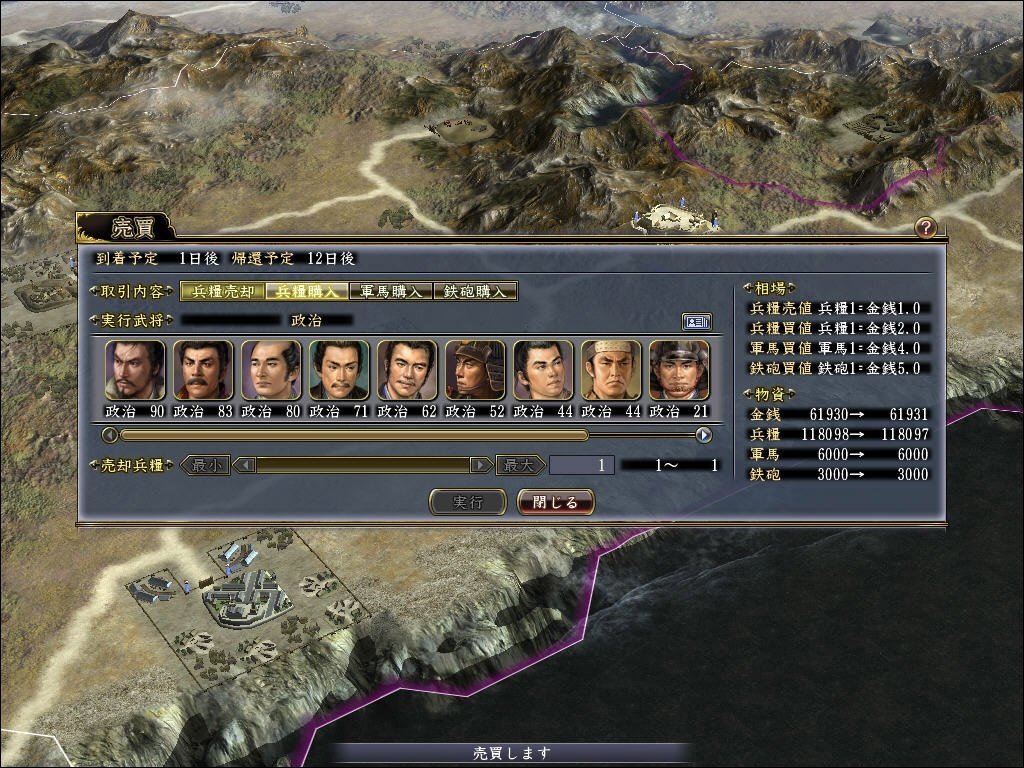Set amount to maximum with 最大
This screenshot has height=768, width=1024.
click(x=520, y=465)
